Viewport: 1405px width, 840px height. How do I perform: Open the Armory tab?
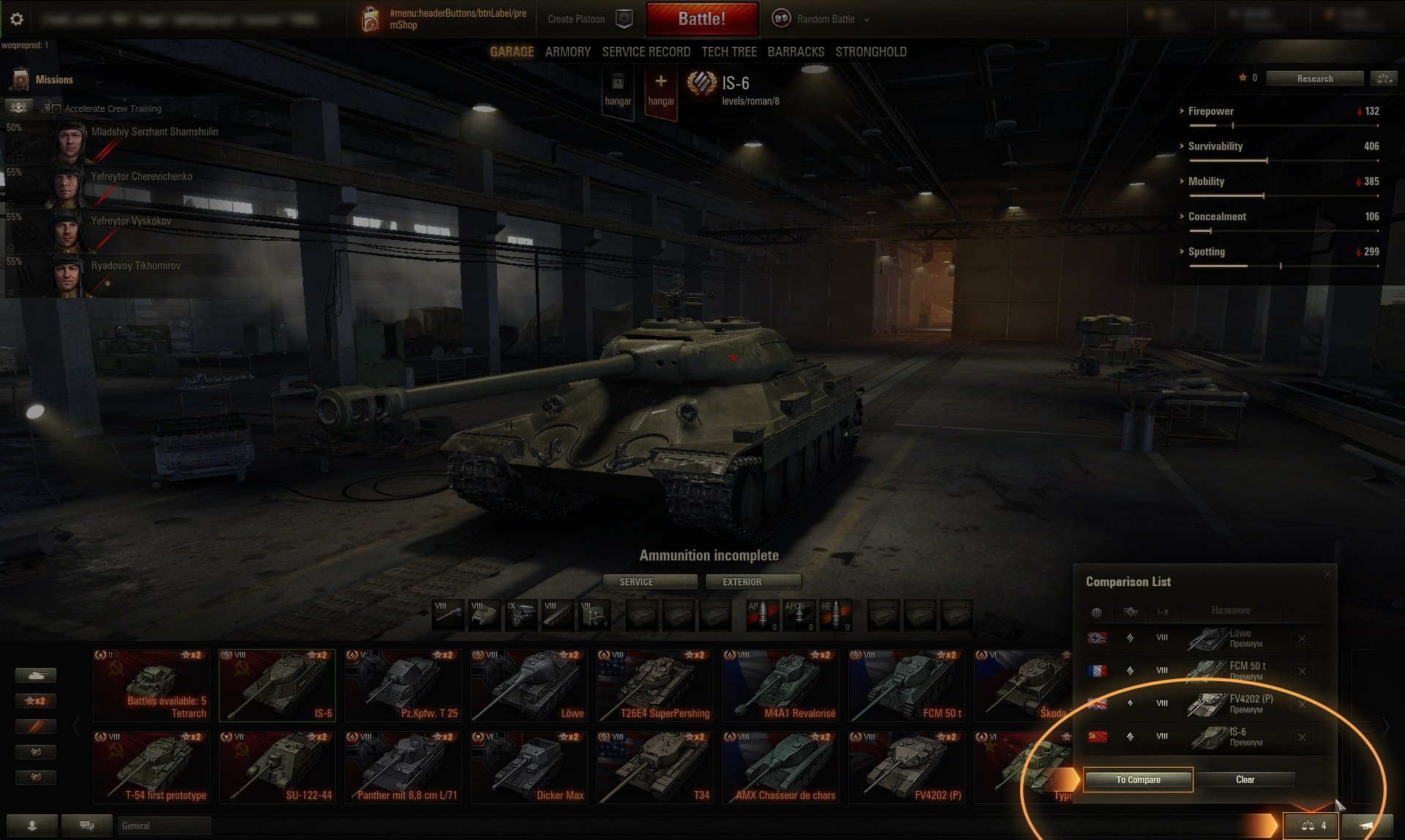pos(568,52)
